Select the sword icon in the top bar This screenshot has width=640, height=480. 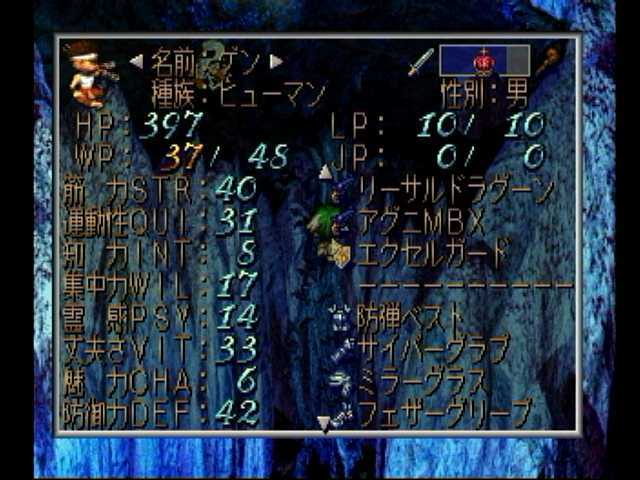tap(420, 61)
